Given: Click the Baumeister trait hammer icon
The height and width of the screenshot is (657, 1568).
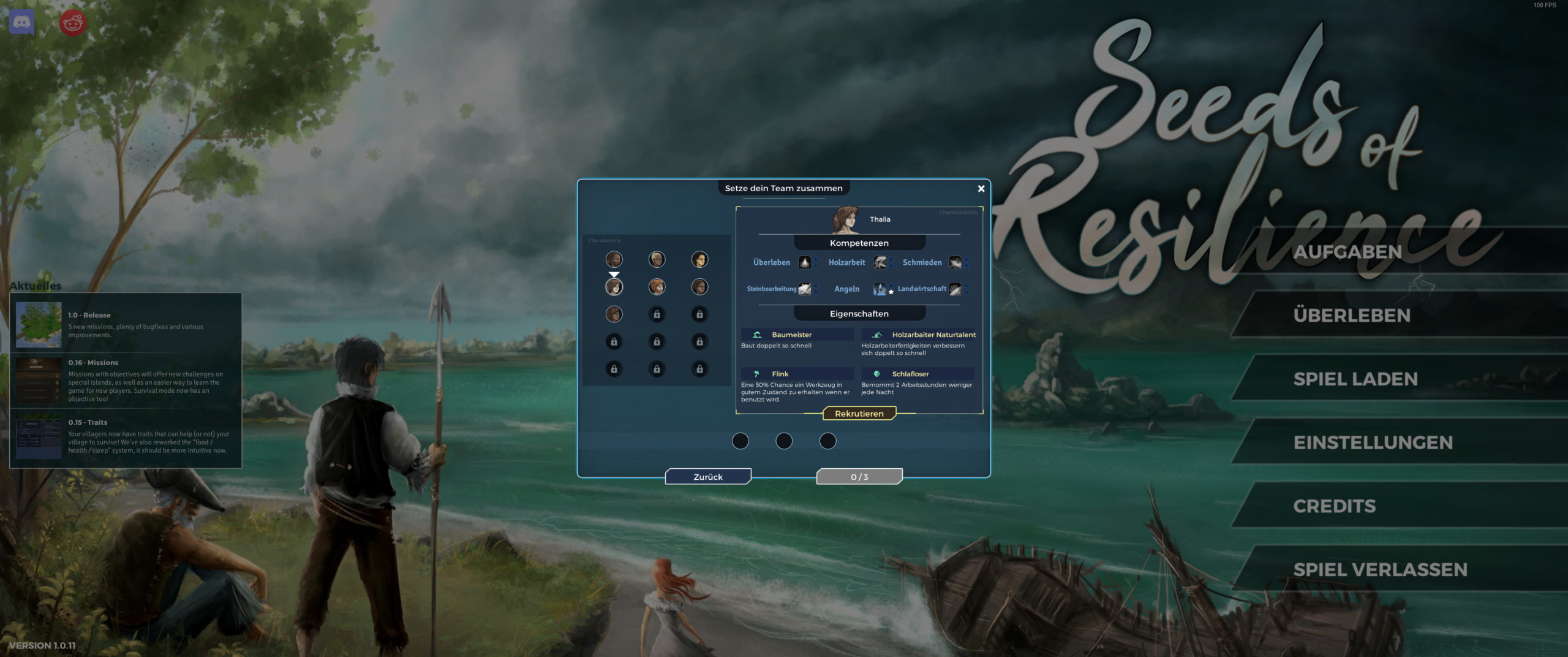Looking at the screenshot, I should coord(757,335).
